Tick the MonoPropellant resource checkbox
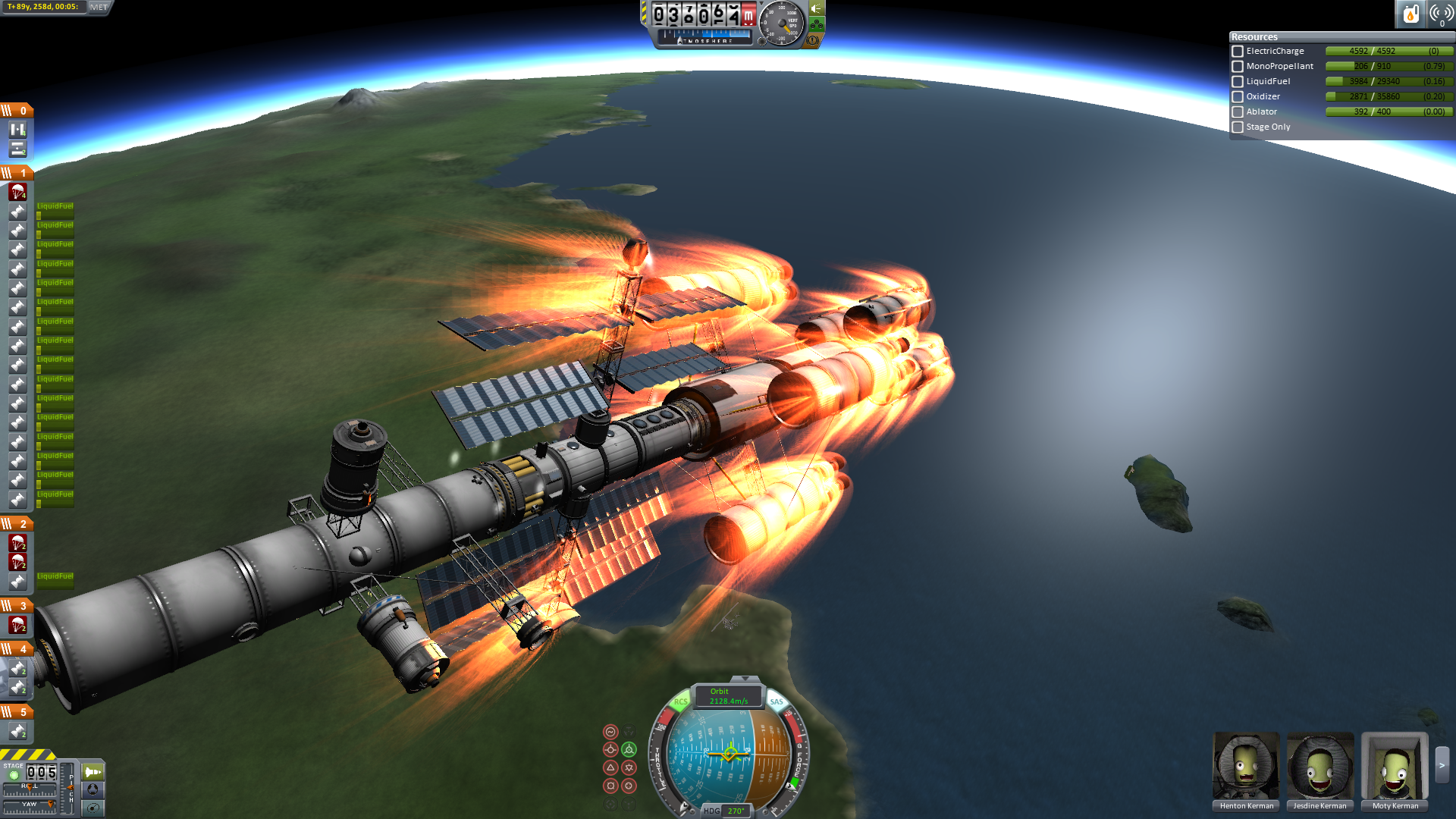Viewport: 1456px width, 819px height. tap(1238, 67)
